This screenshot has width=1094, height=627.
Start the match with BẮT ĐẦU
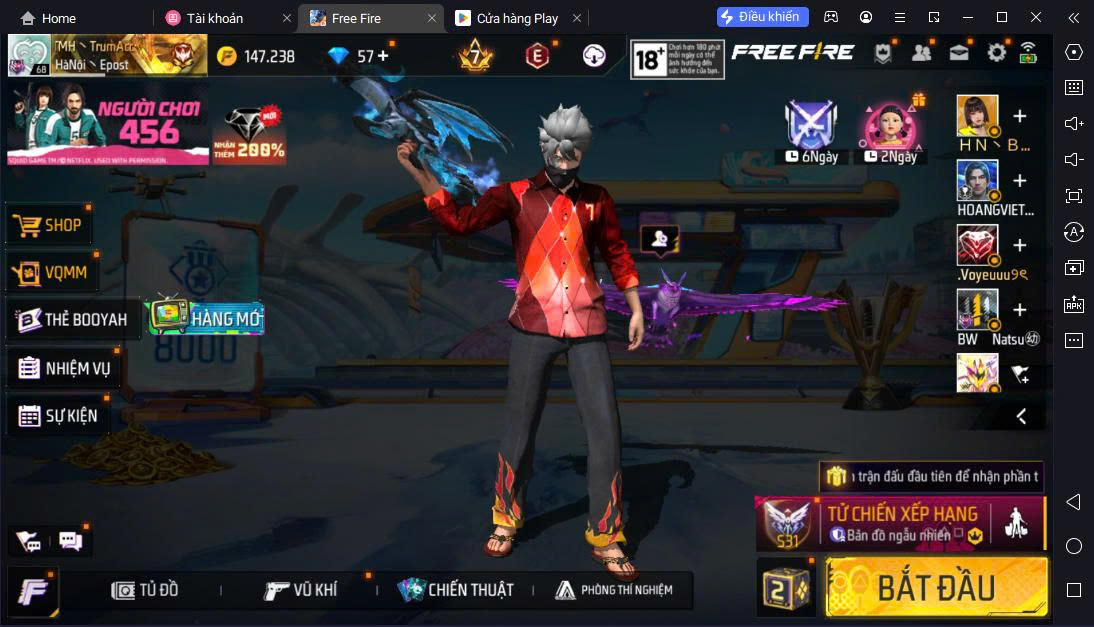(x=936, y=587)
